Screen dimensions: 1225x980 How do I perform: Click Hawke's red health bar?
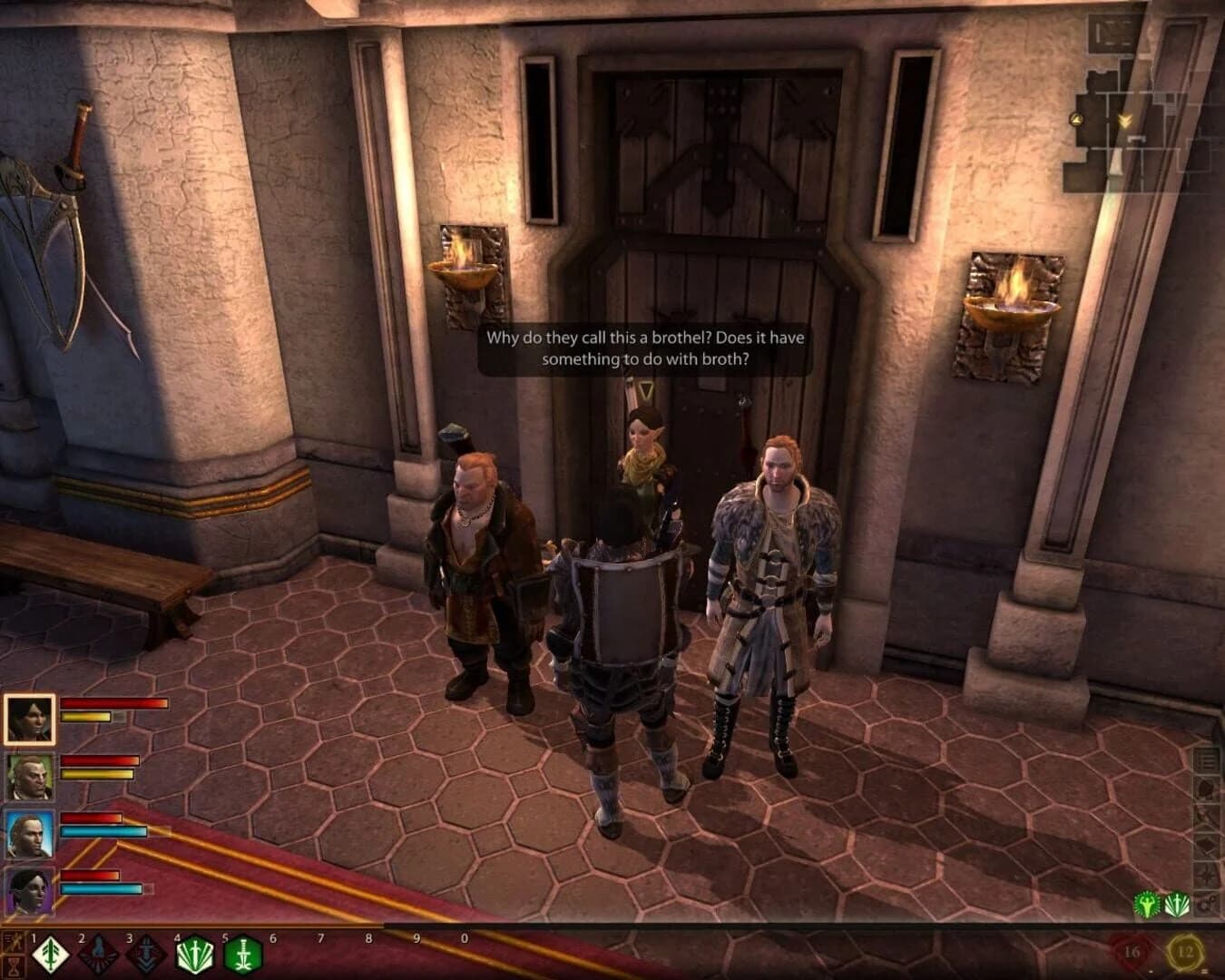[113, 705]
